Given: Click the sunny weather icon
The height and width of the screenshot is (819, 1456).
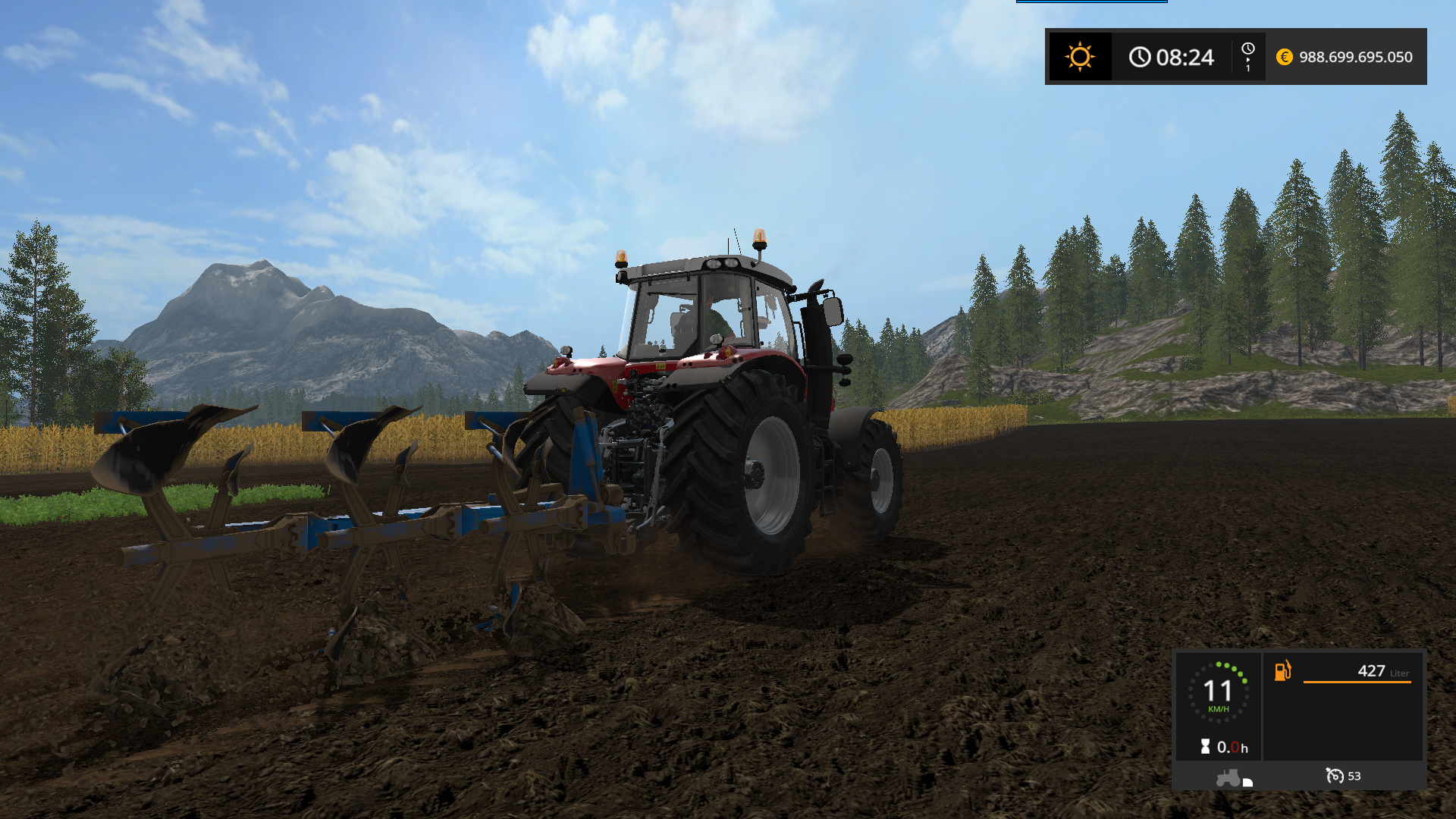Looking at the screenshot, I should point(1080,57).
